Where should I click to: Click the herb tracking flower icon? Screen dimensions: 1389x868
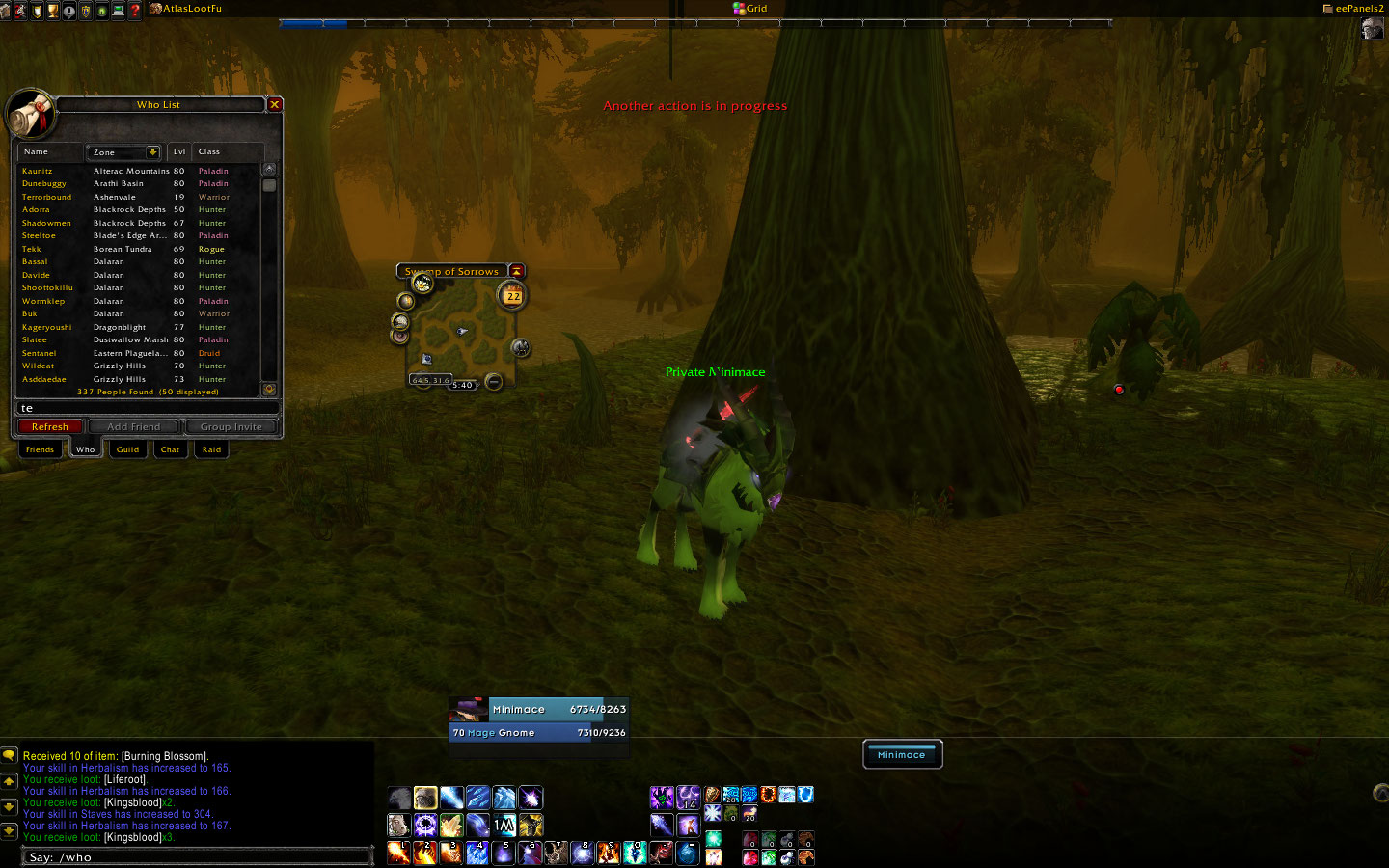coord(422,284)
